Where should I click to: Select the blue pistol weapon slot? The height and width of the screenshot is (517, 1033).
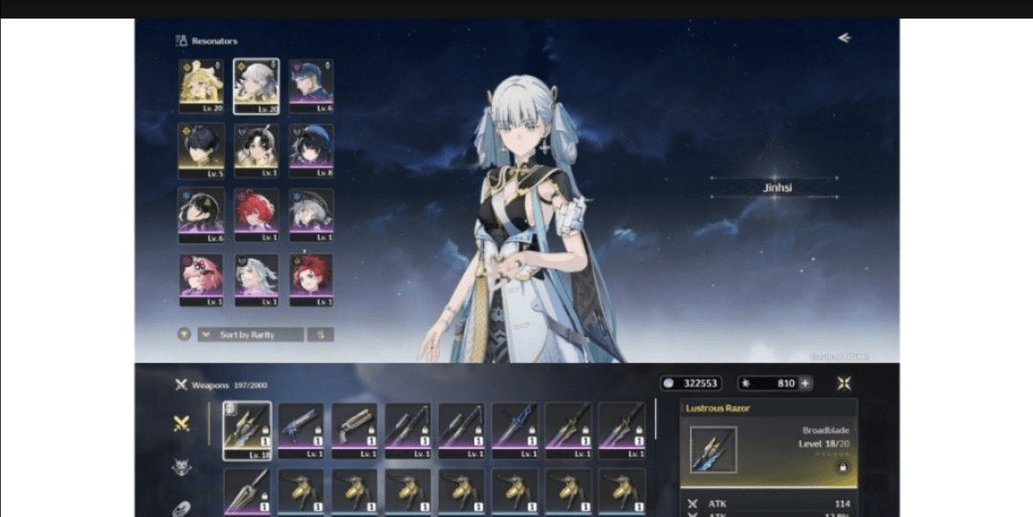pos(301,430)
